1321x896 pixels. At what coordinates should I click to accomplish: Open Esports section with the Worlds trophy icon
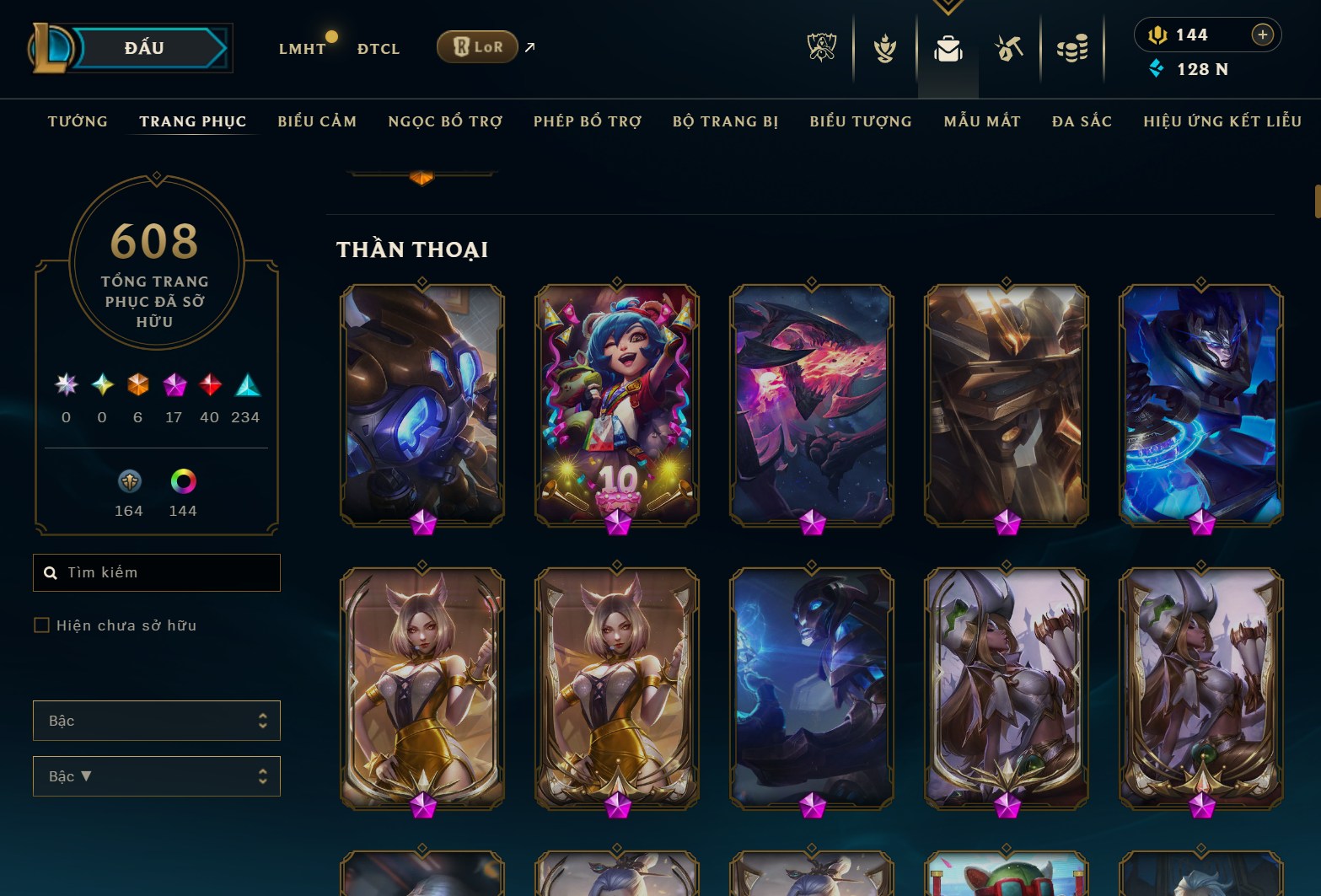point(820,48)
